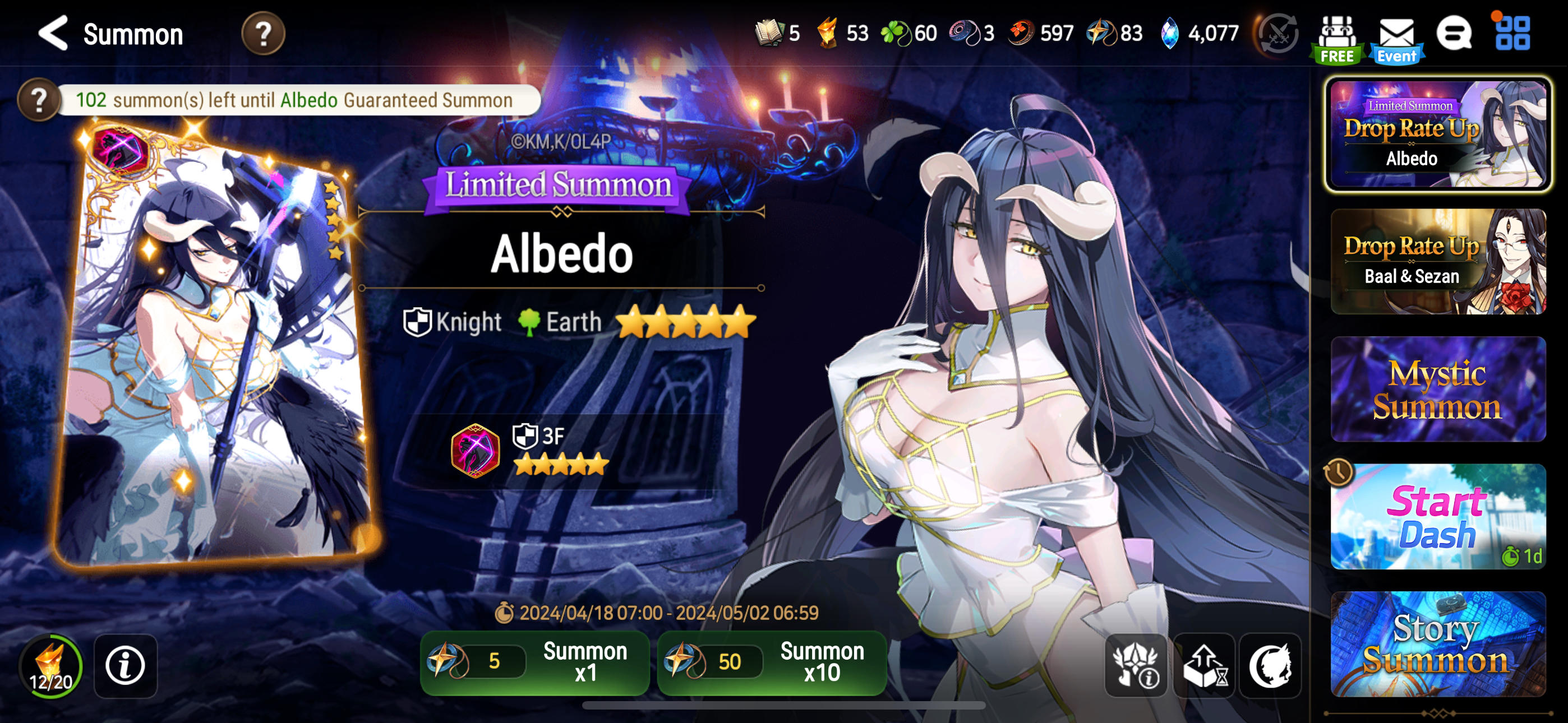This screenshot has height=723, width=1568.
Task: Tap the question mark next to the Guaranteed Summon notice
Action: (39, 101)
